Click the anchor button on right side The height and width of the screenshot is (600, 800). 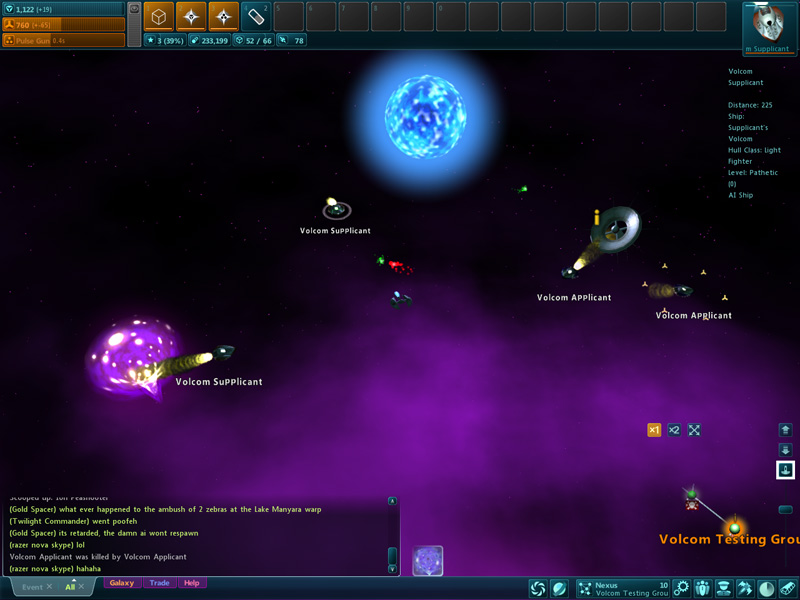coord(785,470)
